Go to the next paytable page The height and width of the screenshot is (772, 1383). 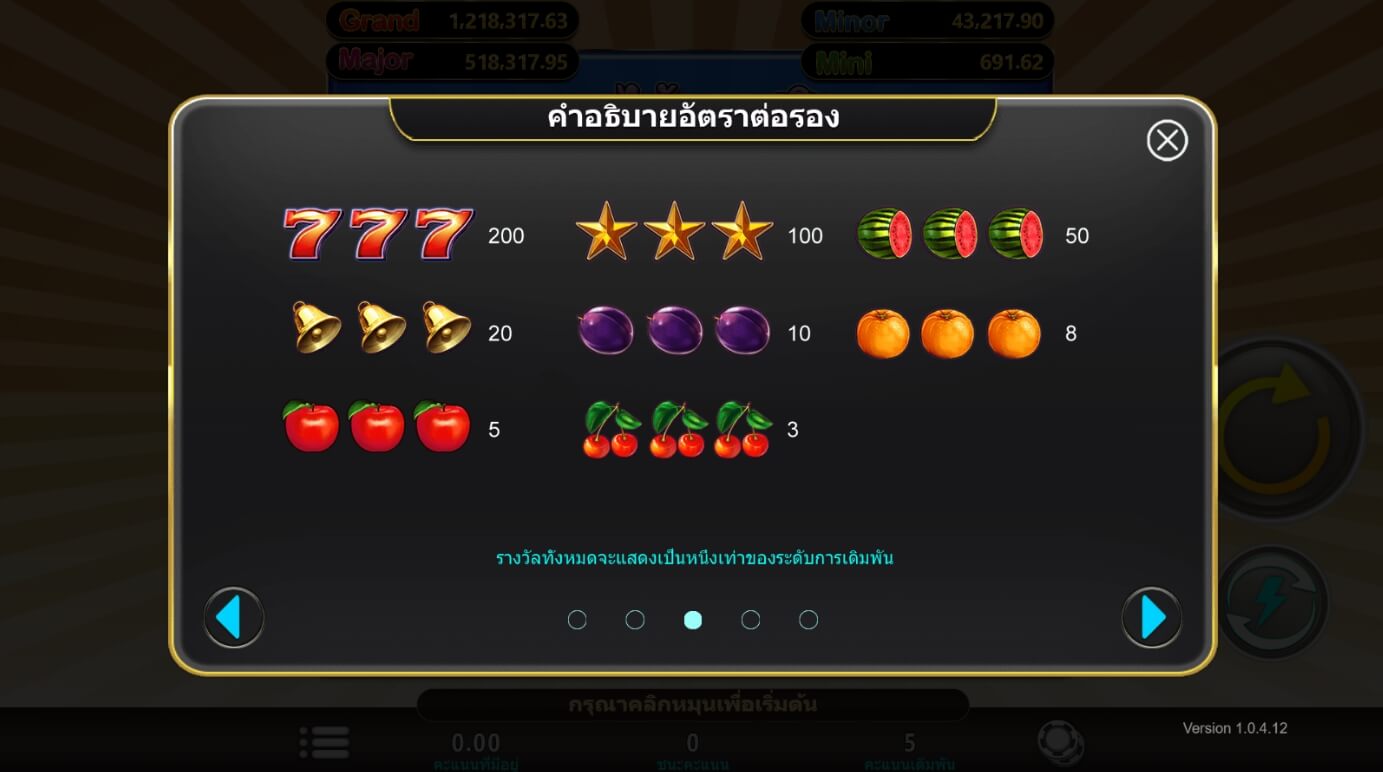click(1150, 618)
